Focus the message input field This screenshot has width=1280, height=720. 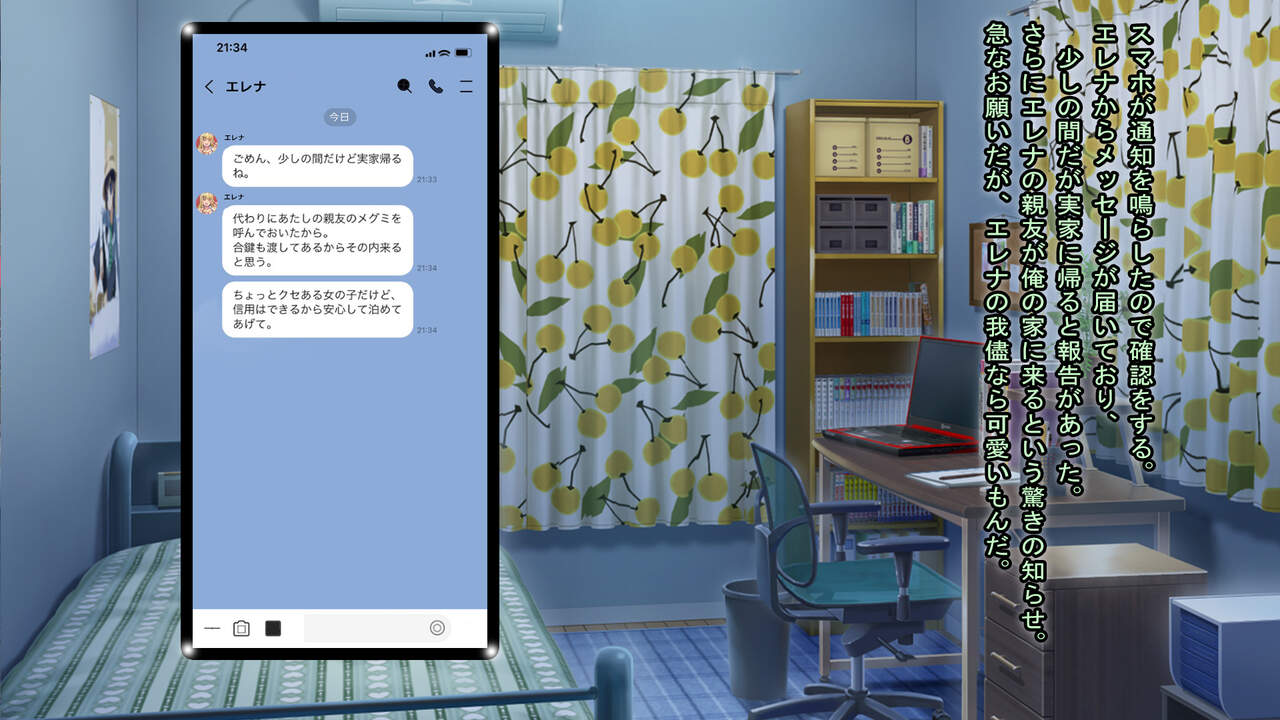coord(365,628)
